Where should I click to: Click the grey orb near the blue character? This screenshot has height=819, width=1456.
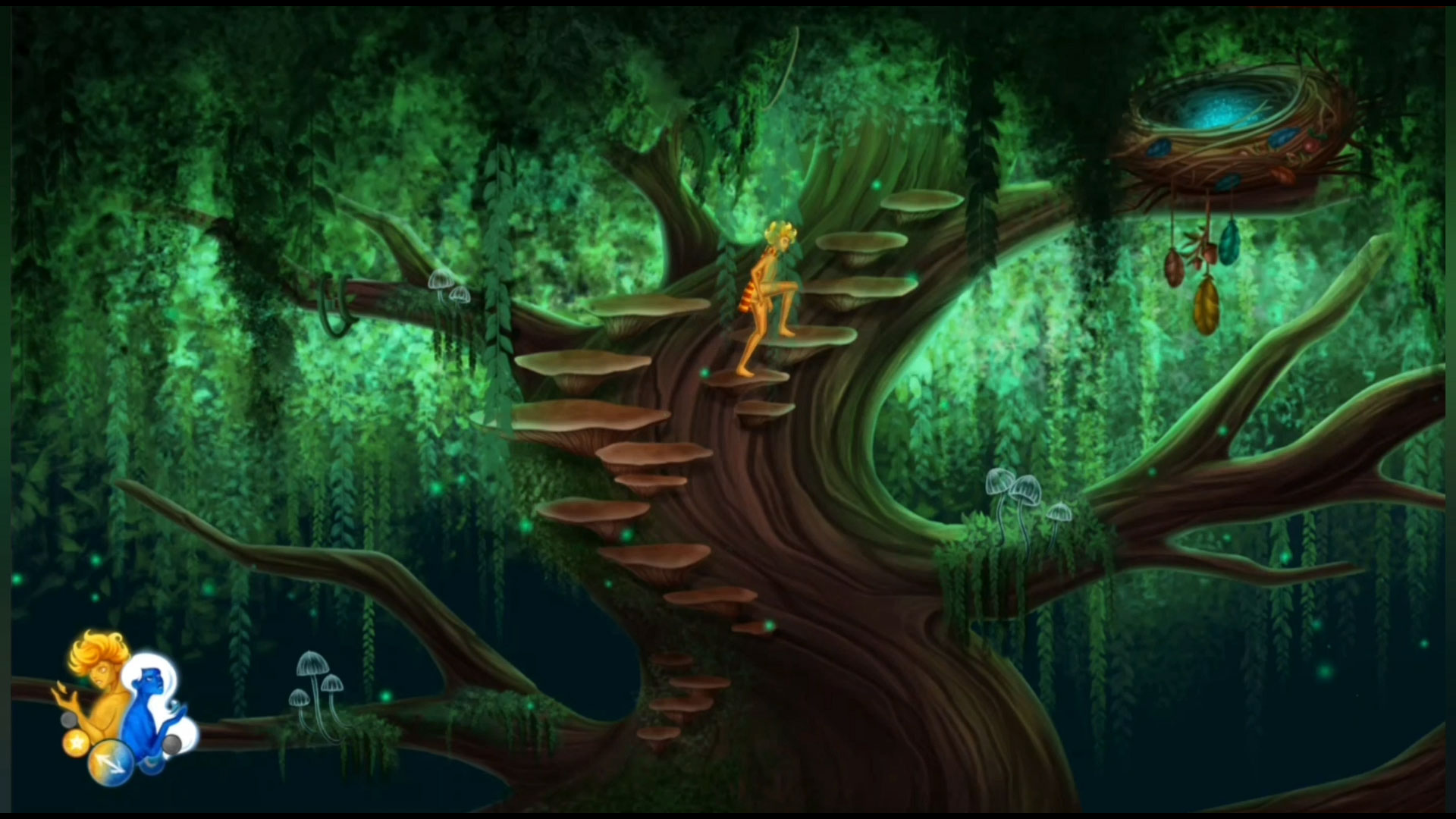point(171,745)
